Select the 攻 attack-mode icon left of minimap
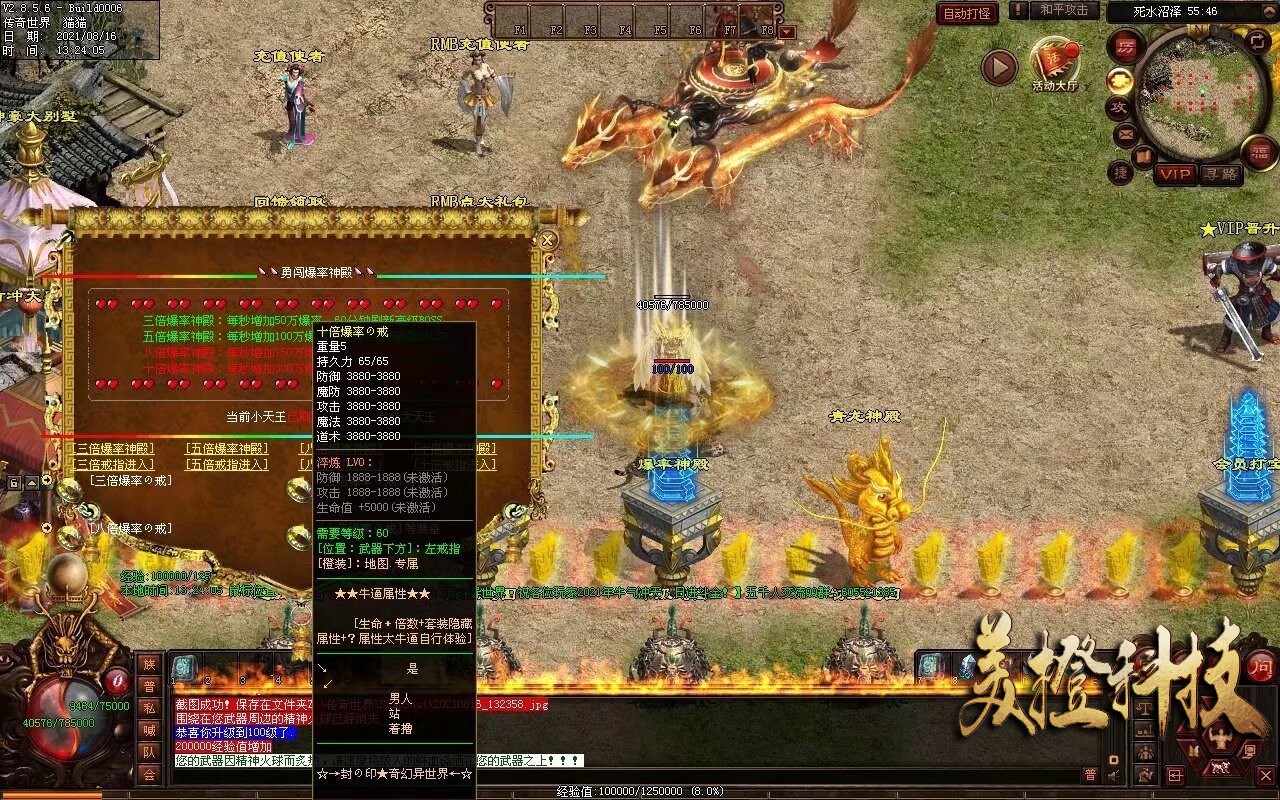 coord(1120,107)
